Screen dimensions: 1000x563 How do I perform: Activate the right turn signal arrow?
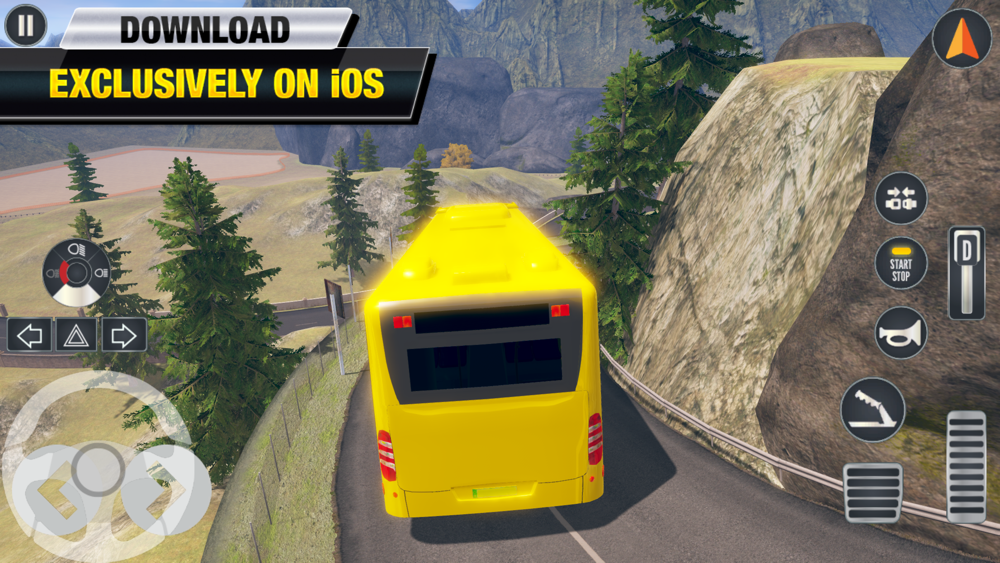(x=123, y=335)
